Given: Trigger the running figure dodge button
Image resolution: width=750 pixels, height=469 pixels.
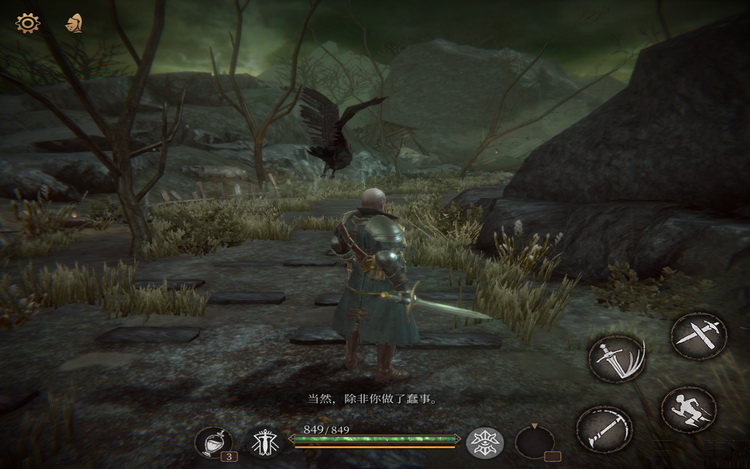Looking at the screenshot, I should (x=688, y=409).
